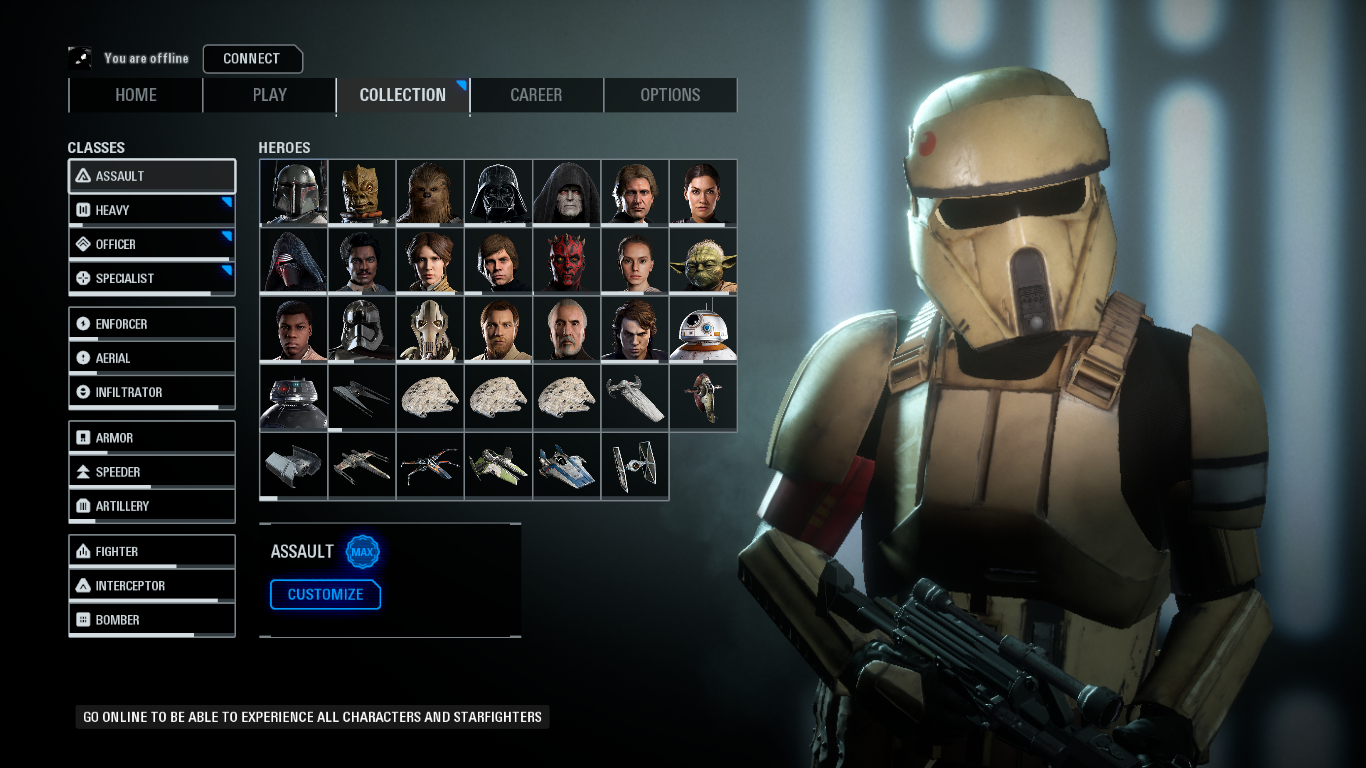Open the OPTIONS tab

click(x=670, y=95)
